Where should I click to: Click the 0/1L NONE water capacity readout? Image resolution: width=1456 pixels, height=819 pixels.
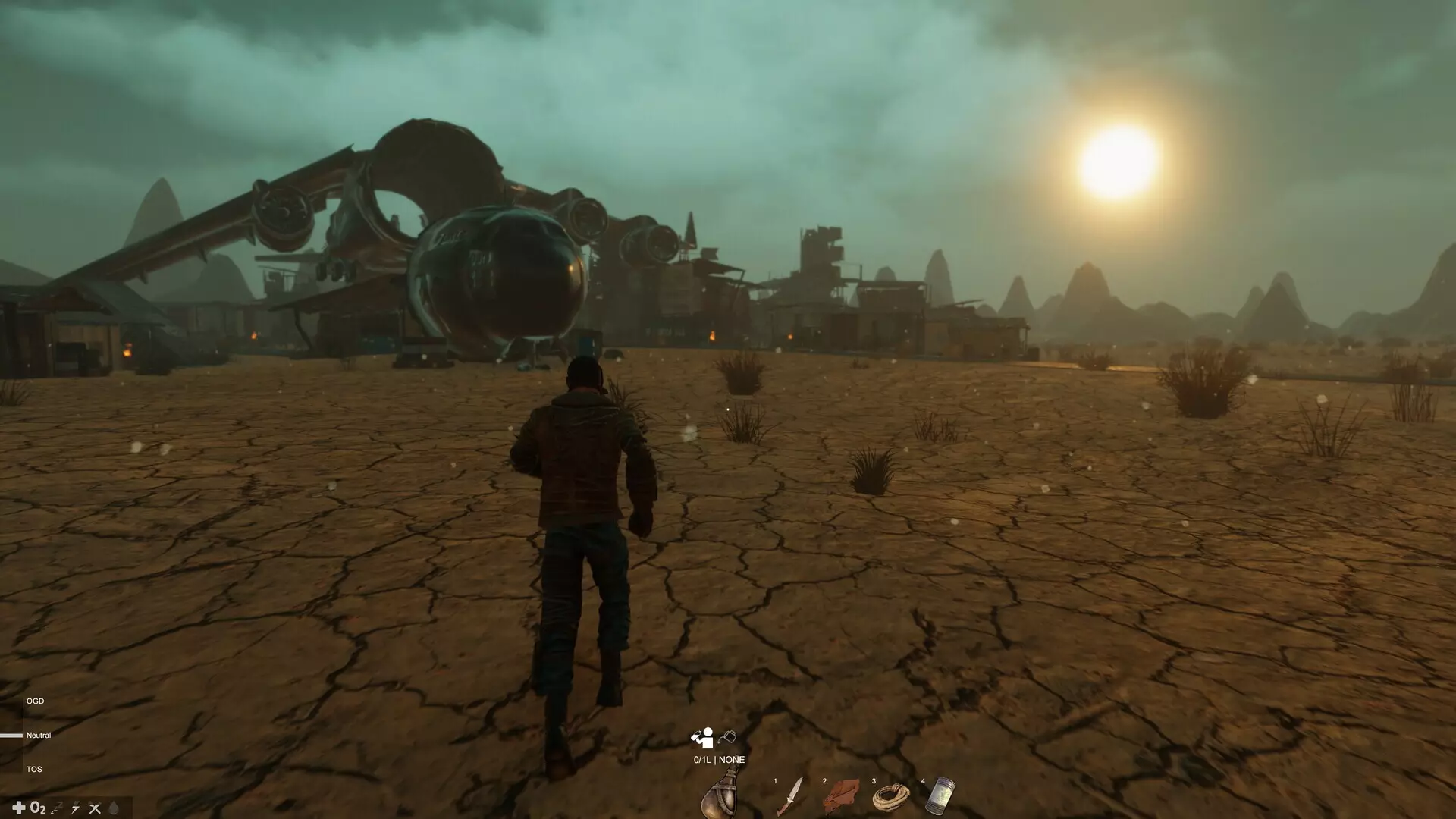719,759
